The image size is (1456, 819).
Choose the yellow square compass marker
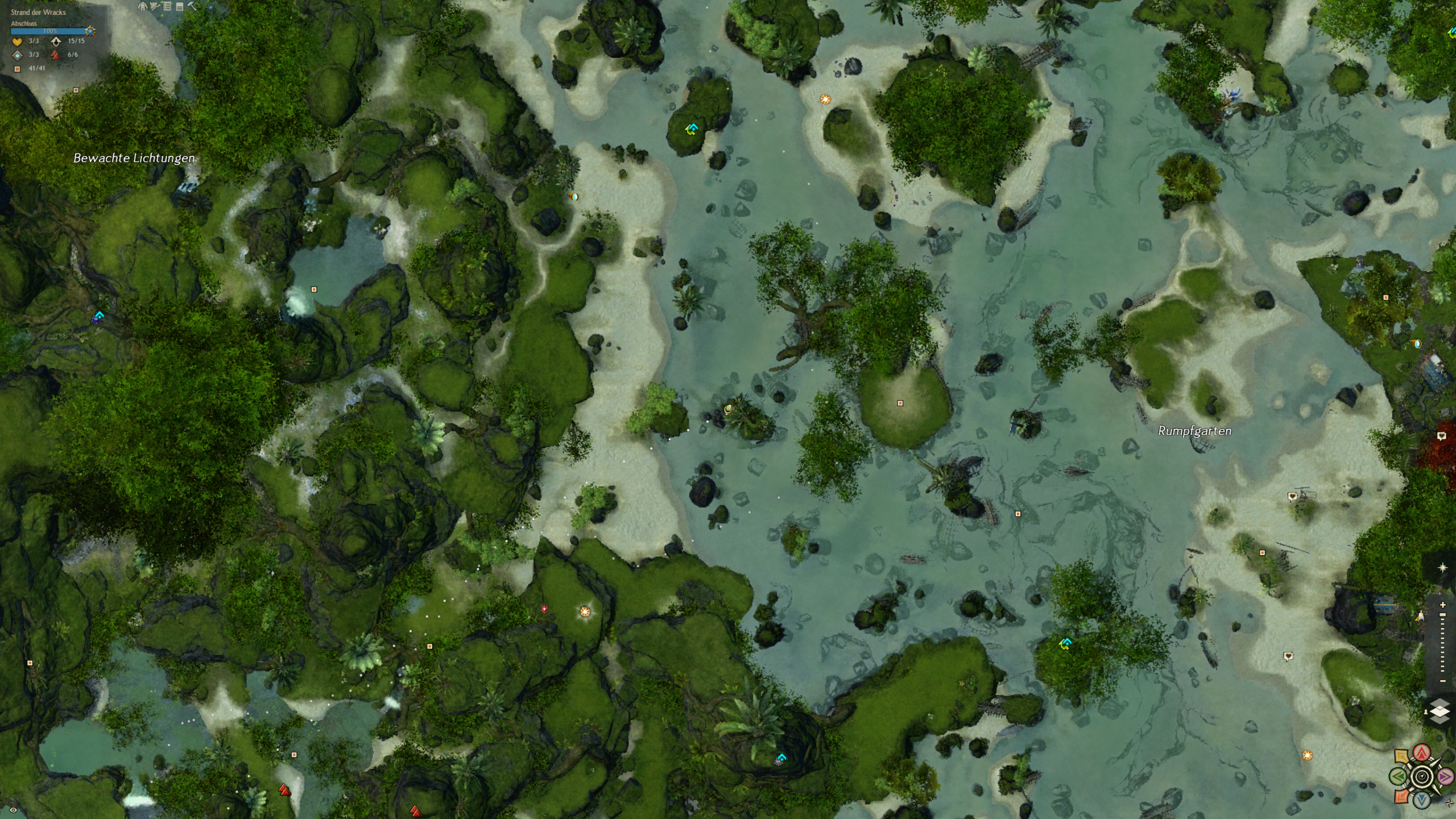1401,757
